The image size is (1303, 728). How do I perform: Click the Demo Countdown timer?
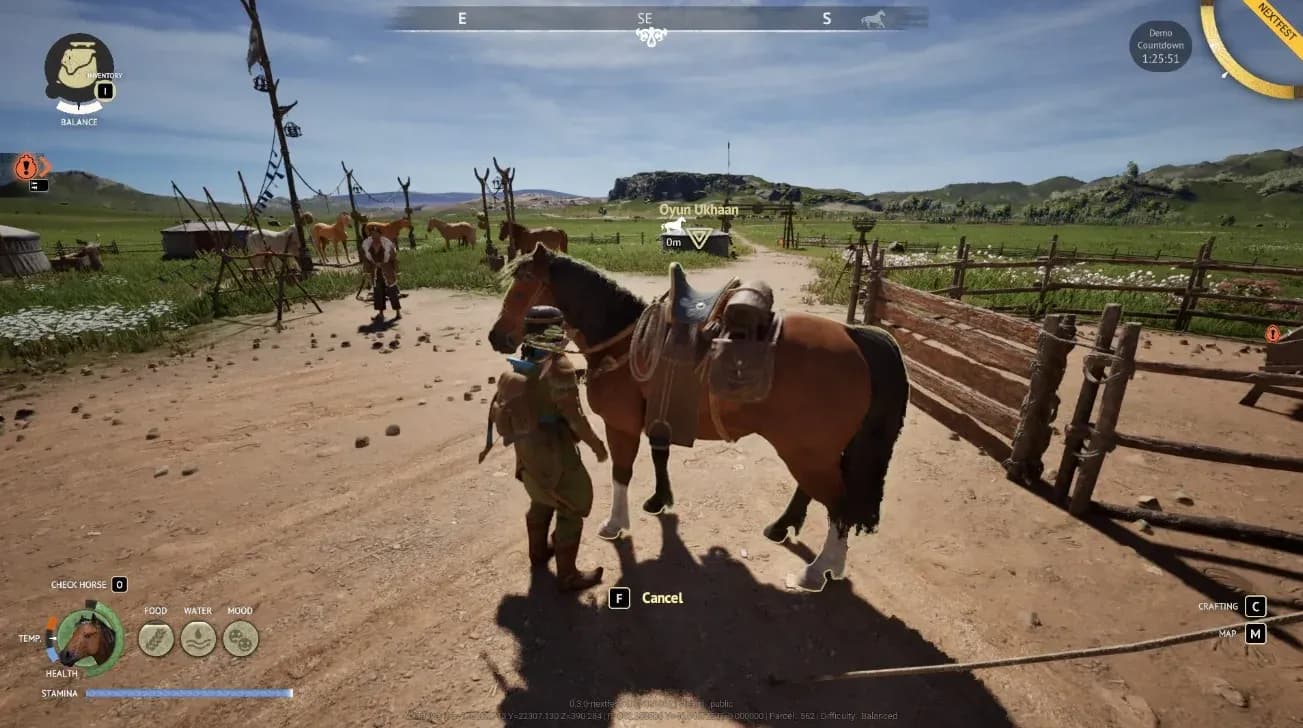(x=1160, y=46)
